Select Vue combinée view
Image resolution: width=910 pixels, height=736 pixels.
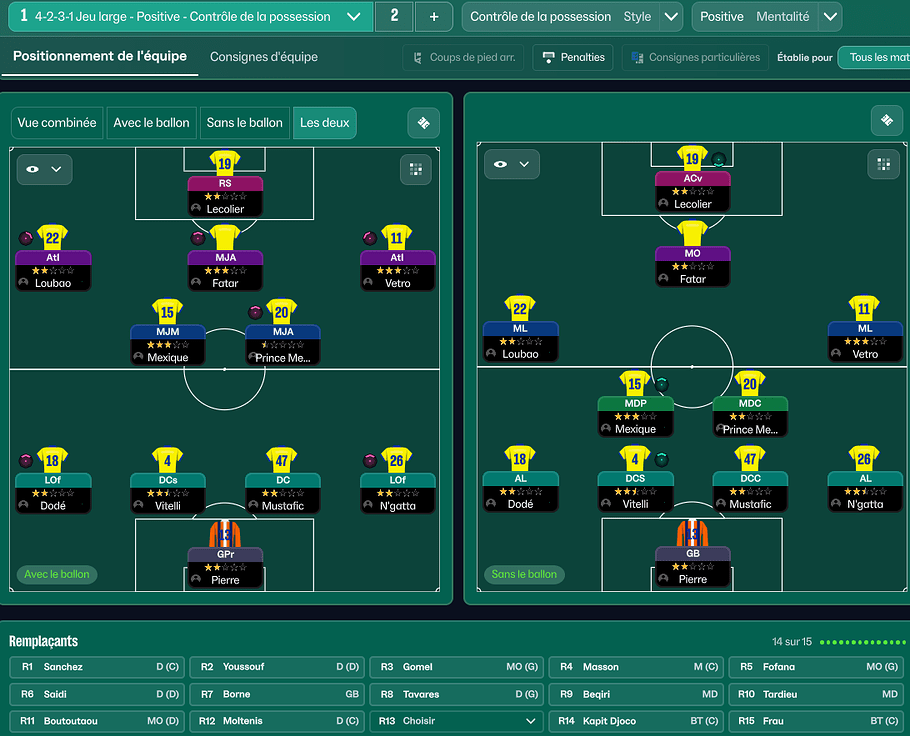point(57,123)
